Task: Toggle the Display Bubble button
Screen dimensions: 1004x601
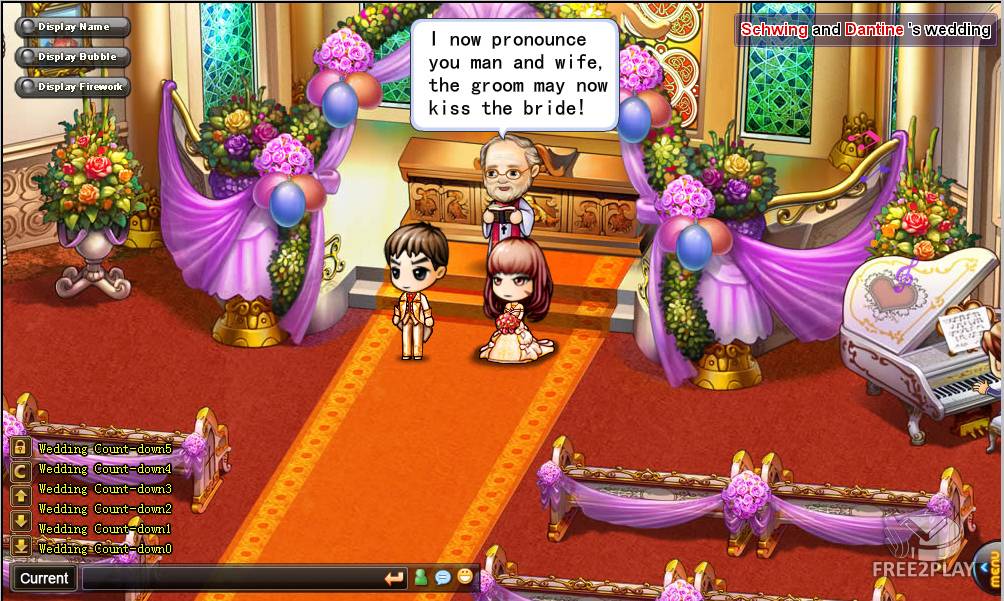Action: click(x=73, y=57)
